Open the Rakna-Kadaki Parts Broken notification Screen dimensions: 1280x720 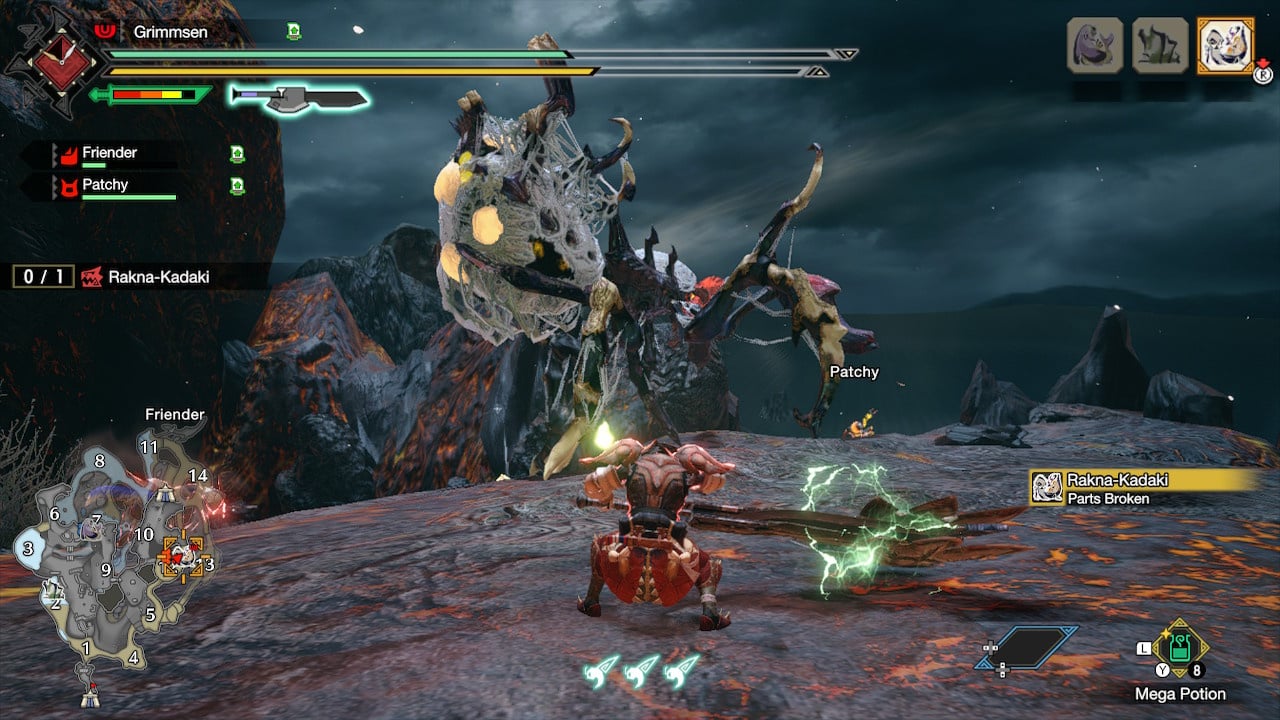[1145, 488]
